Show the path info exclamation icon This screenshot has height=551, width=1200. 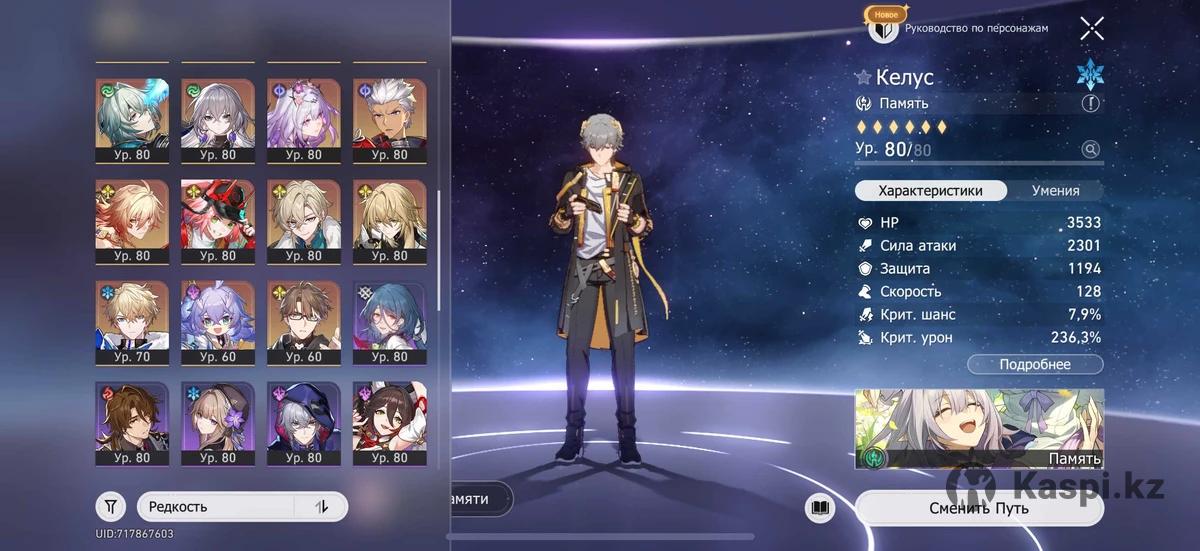1090,103
